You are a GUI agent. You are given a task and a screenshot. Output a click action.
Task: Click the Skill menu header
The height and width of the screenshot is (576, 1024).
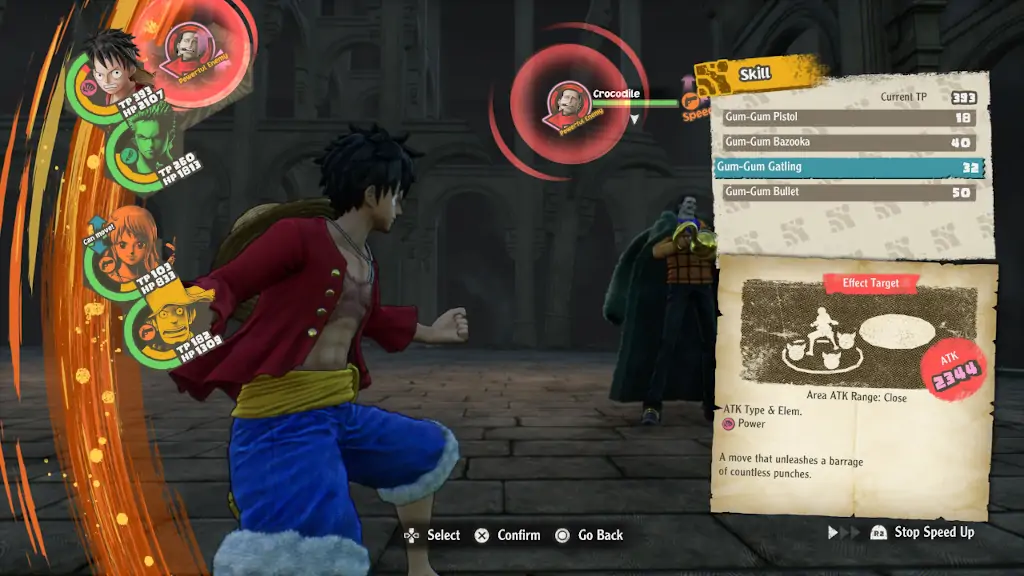point(755,74)
